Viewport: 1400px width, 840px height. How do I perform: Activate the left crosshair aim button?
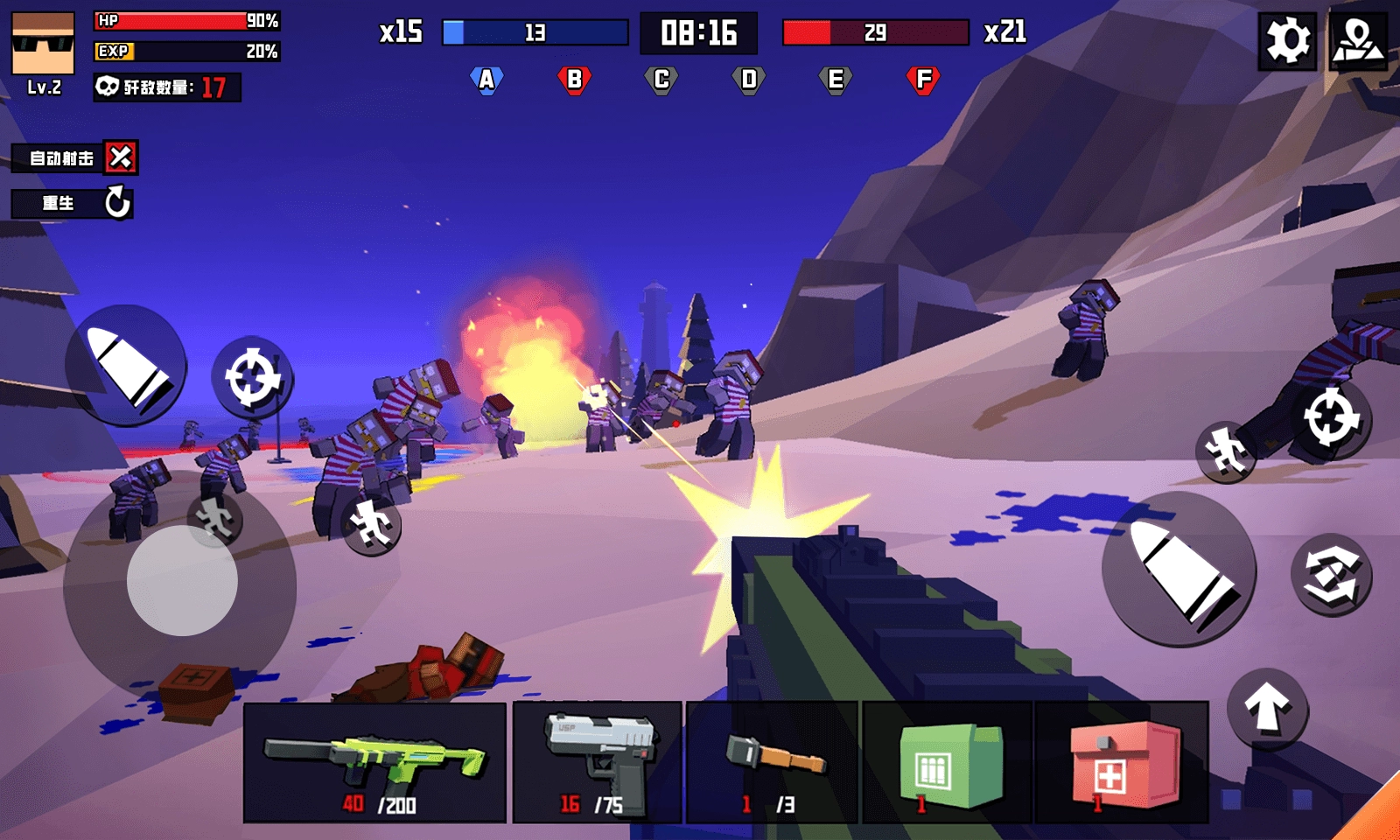(252, 377)
